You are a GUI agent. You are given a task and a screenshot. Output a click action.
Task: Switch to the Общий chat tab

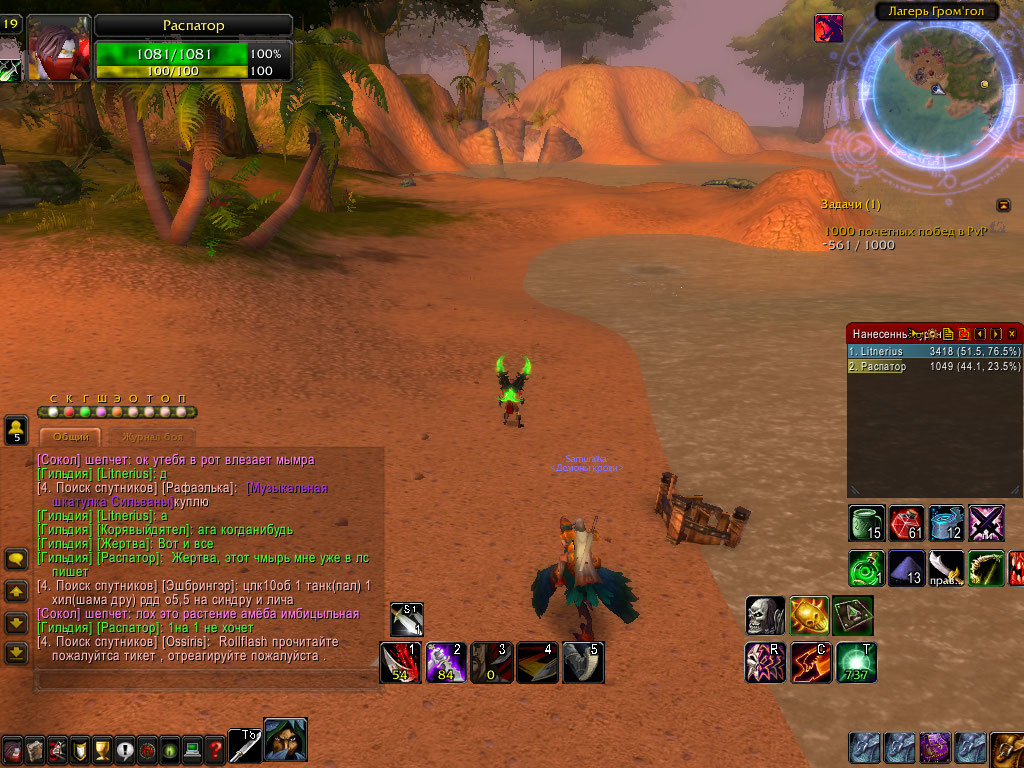[69, 437]
